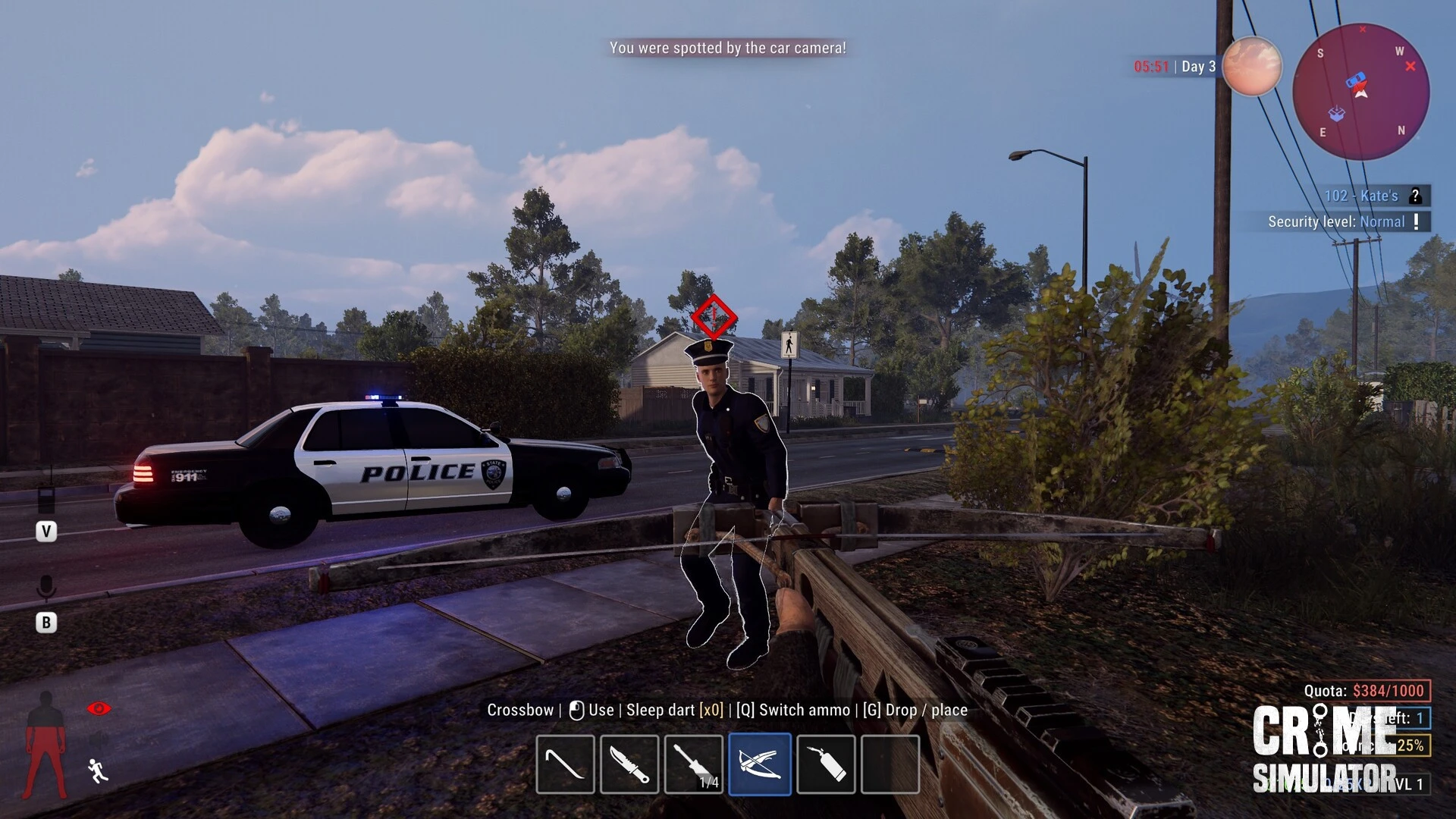Click the red eye visibility indicator
Viewport: 1456px width, 819px height.
(x=99, y=708)
